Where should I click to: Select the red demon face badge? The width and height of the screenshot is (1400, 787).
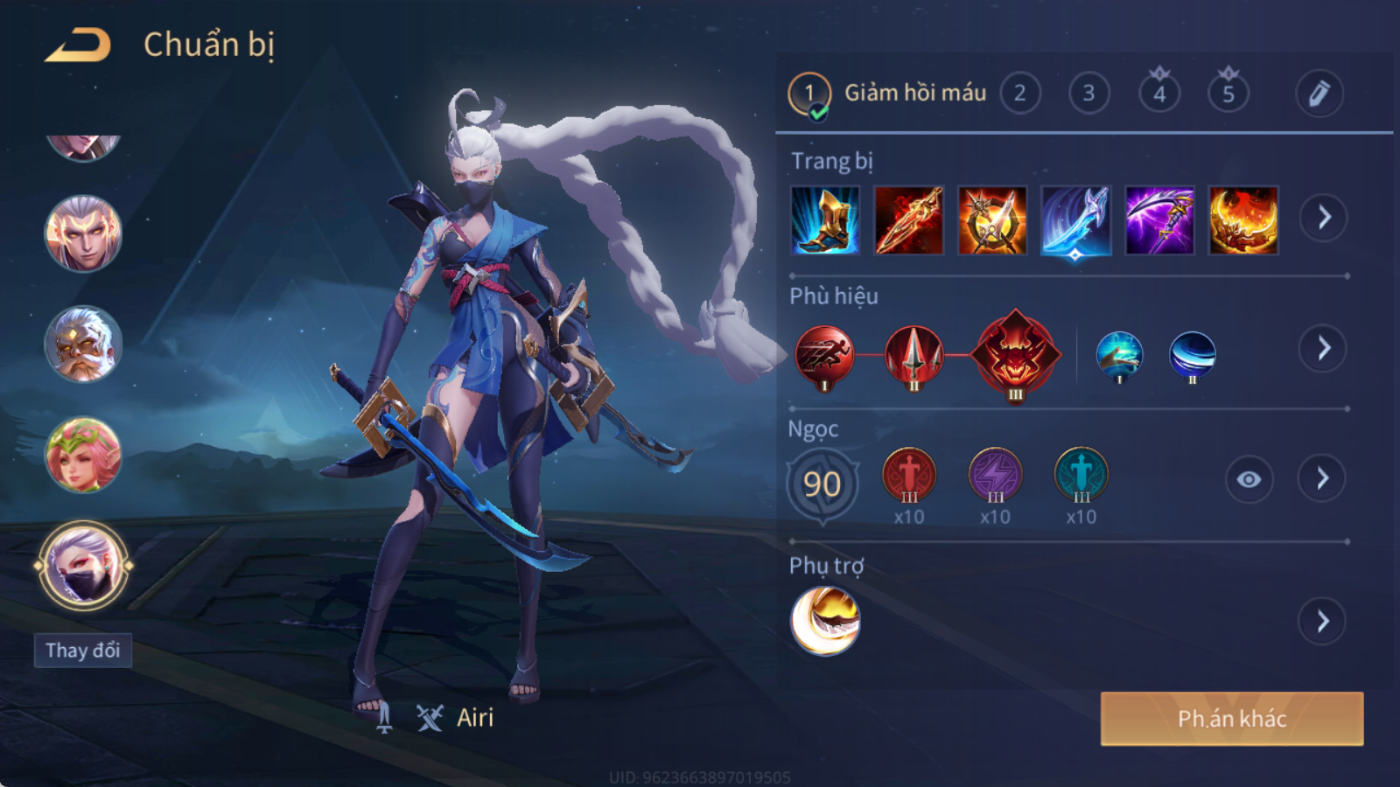pos(1016,355)
